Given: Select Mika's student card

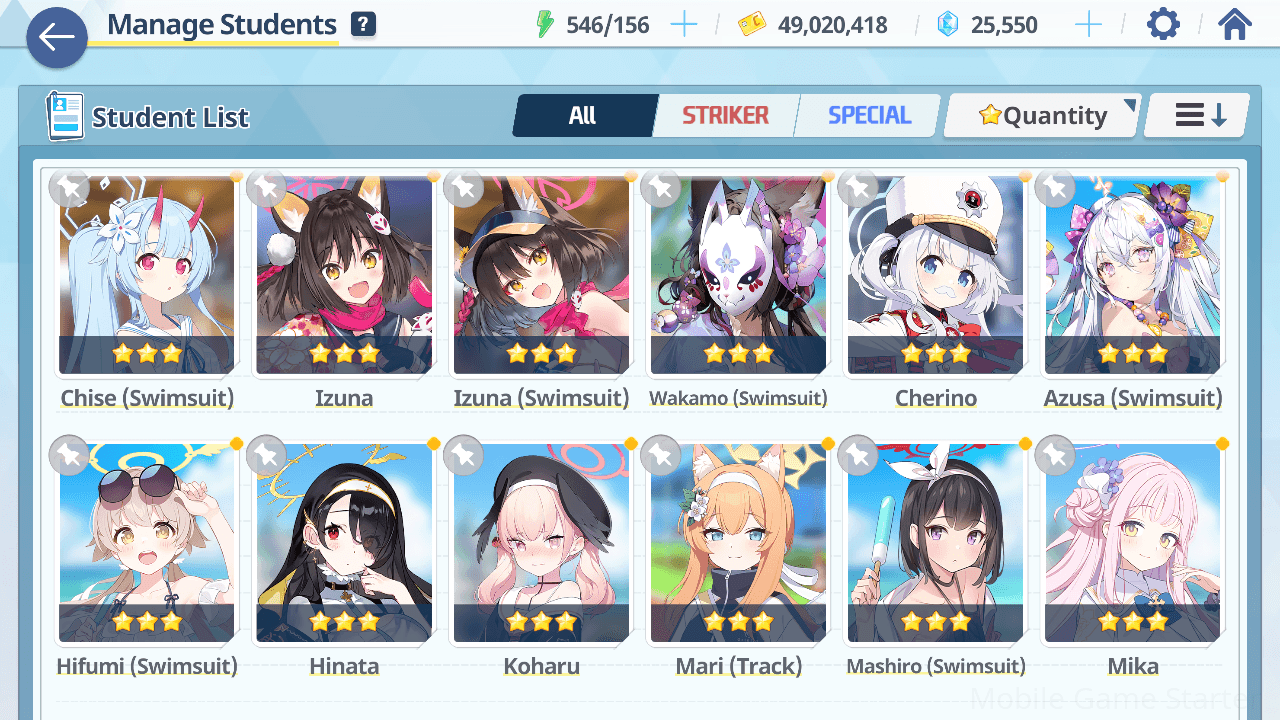Looking at the screenshot, I should [x=1132, y=543].
